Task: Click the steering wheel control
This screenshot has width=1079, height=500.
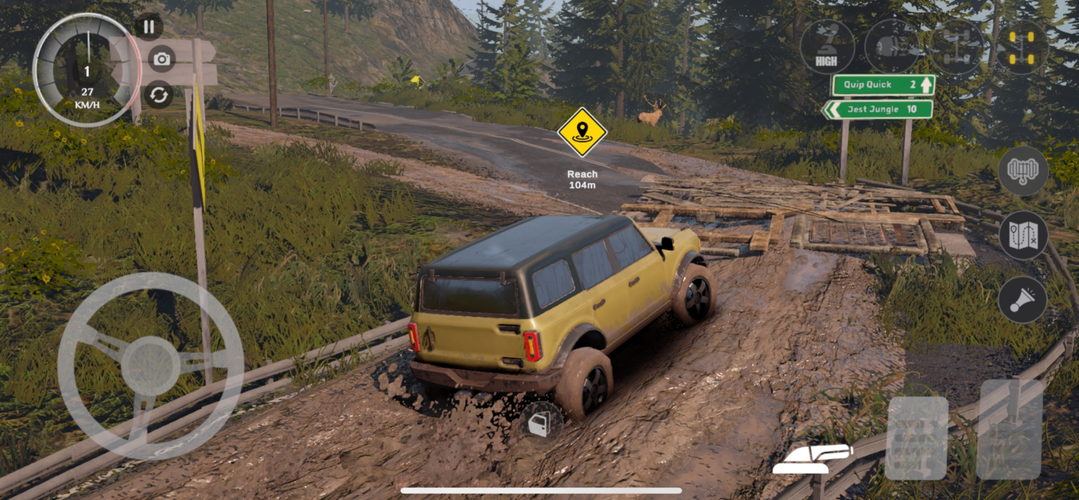Action: coord(150,365)
